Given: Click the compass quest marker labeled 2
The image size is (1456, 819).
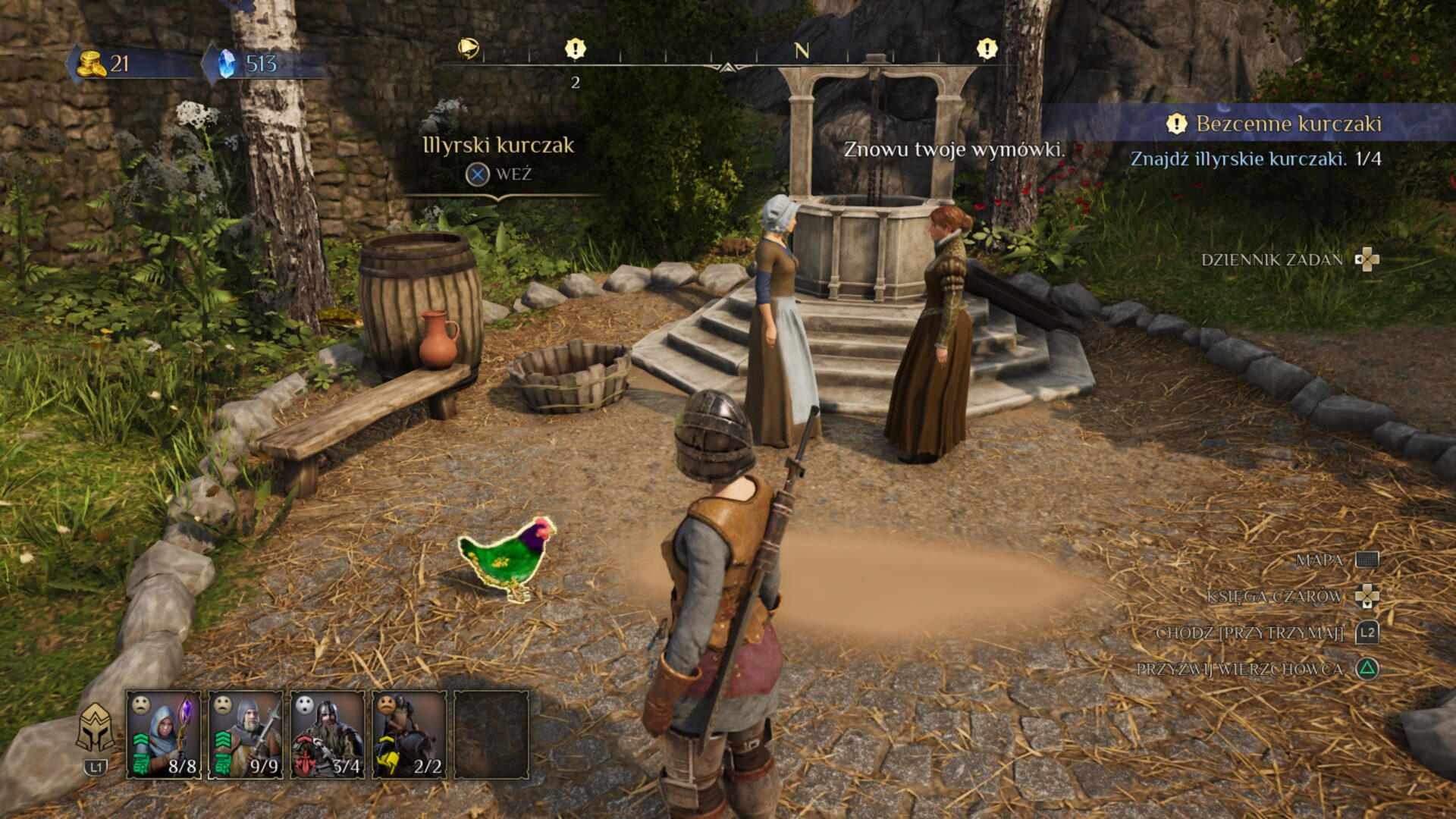Looking at the screenshot, I should tap(576, 50).
